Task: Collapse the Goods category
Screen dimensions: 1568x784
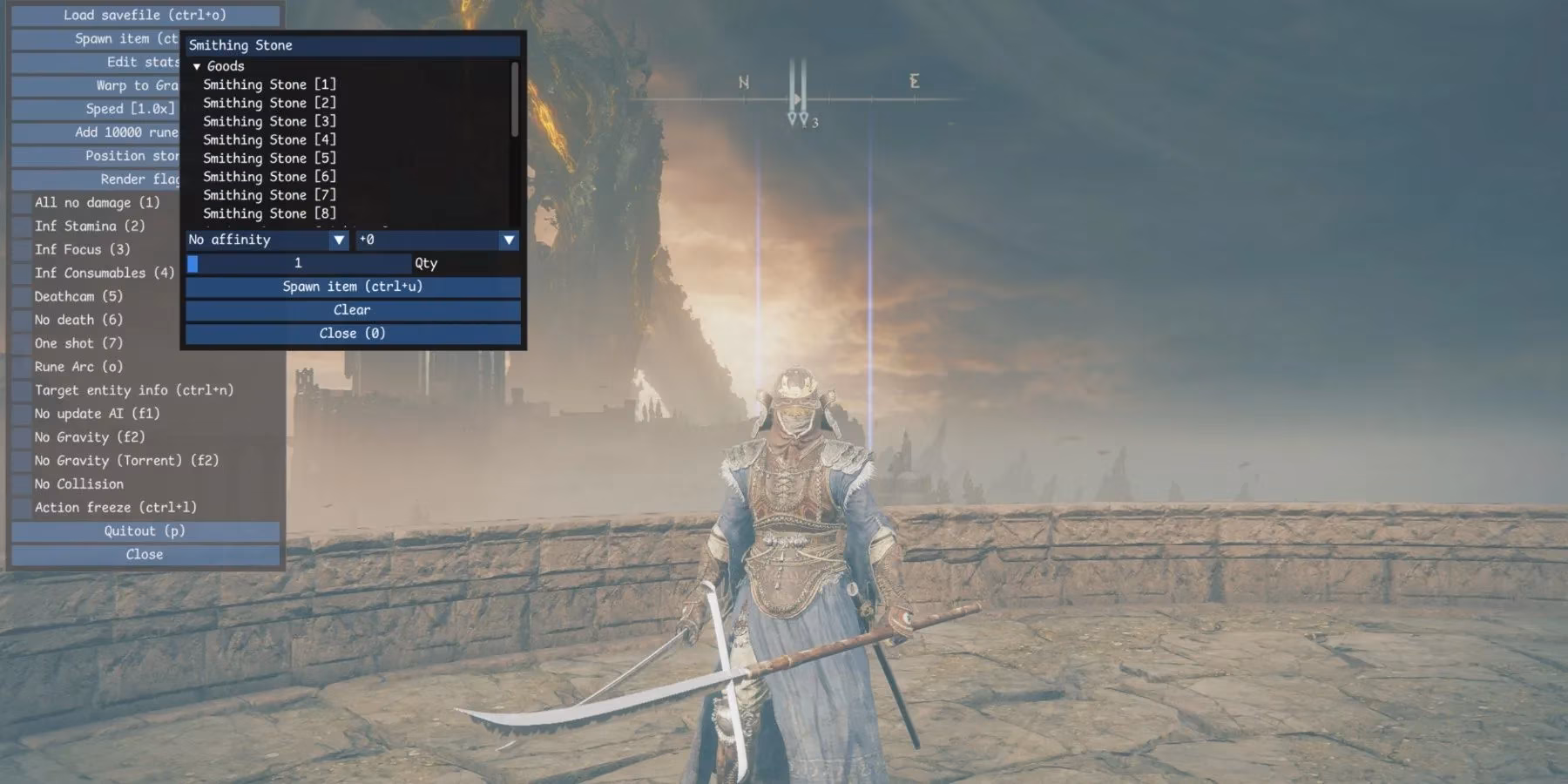Action: pyautogui.click(x=197, y=65)
